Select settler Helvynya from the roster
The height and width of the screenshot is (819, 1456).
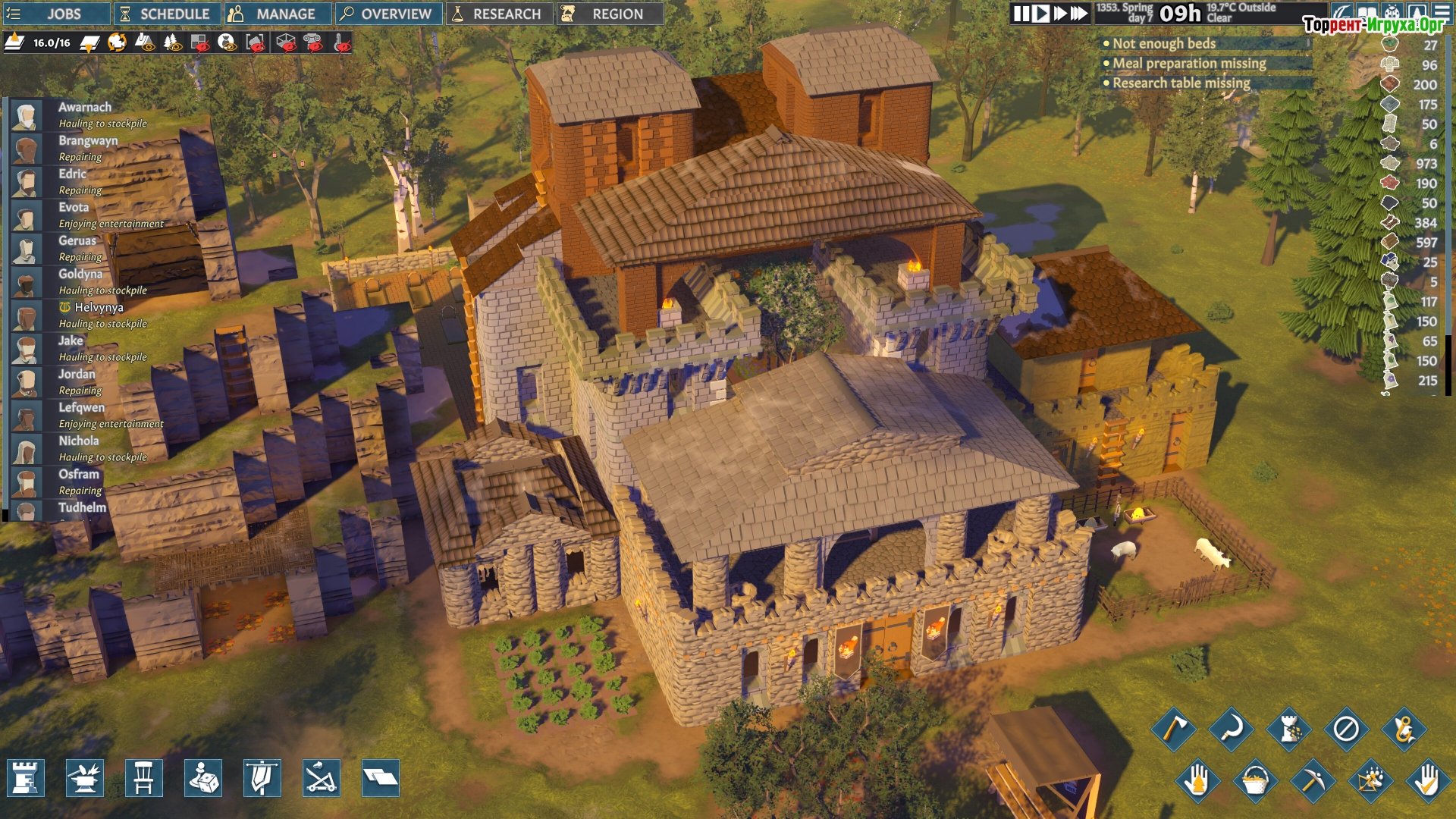point(99,308)
